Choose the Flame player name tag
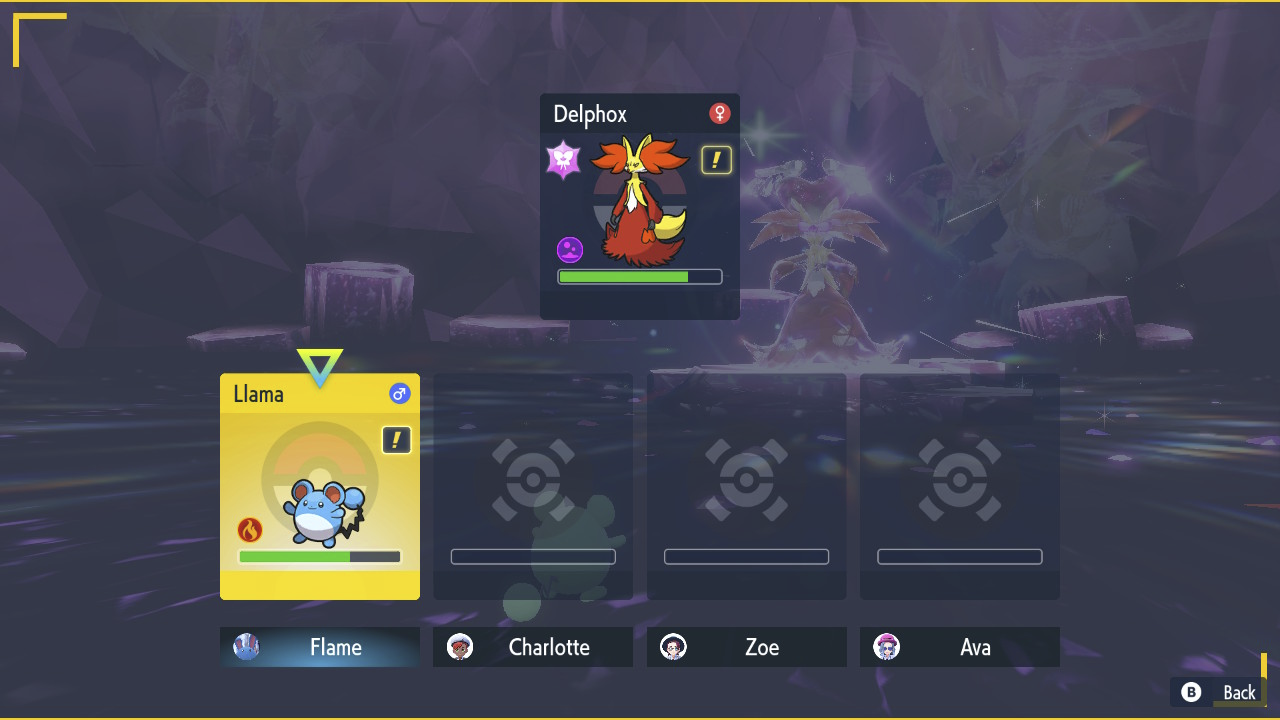Screen dimensions: 1280x720 click(320, 647)
